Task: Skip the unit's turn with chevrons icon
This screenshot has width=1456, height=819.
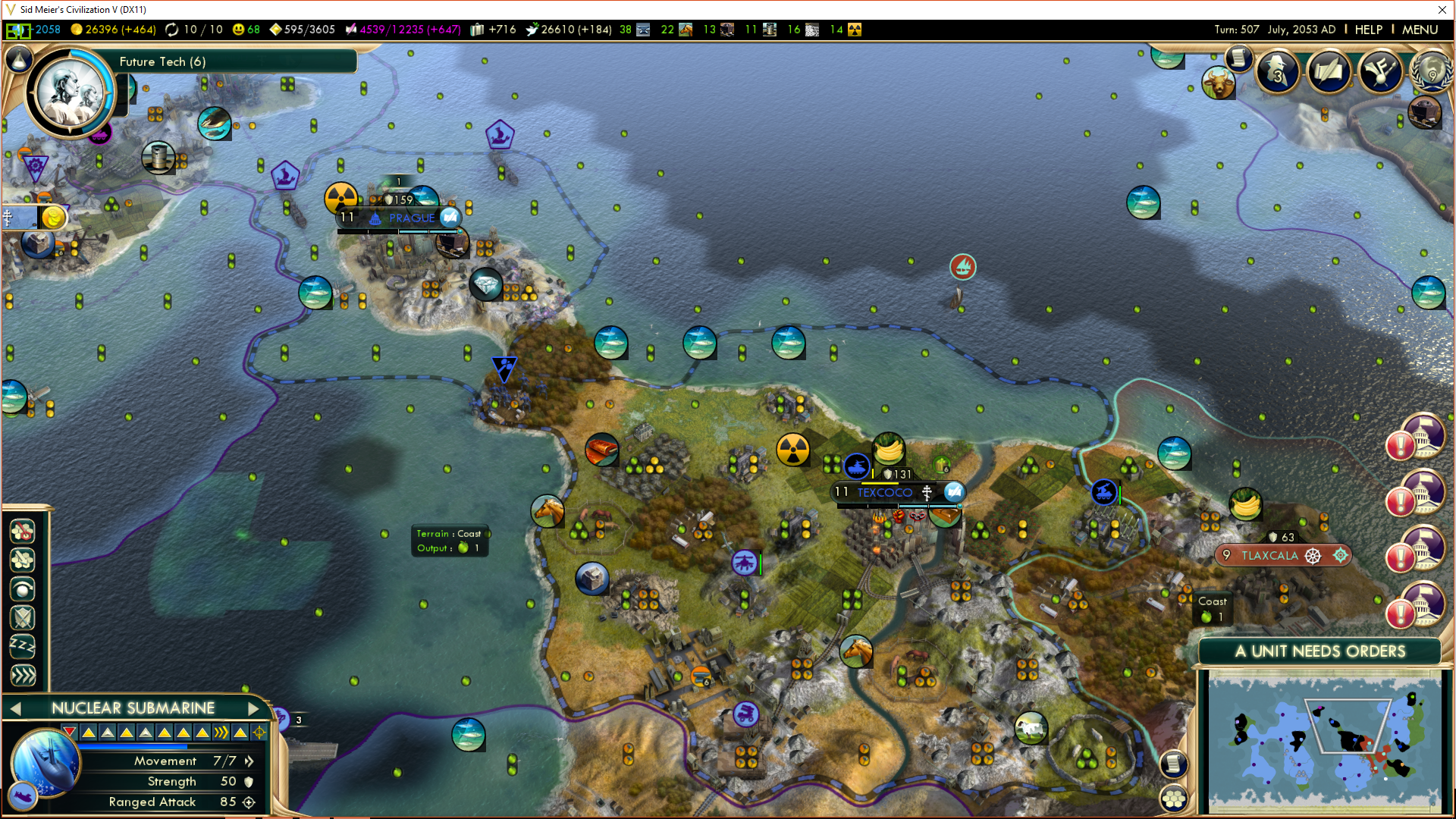Action: (x=23, y=673)
